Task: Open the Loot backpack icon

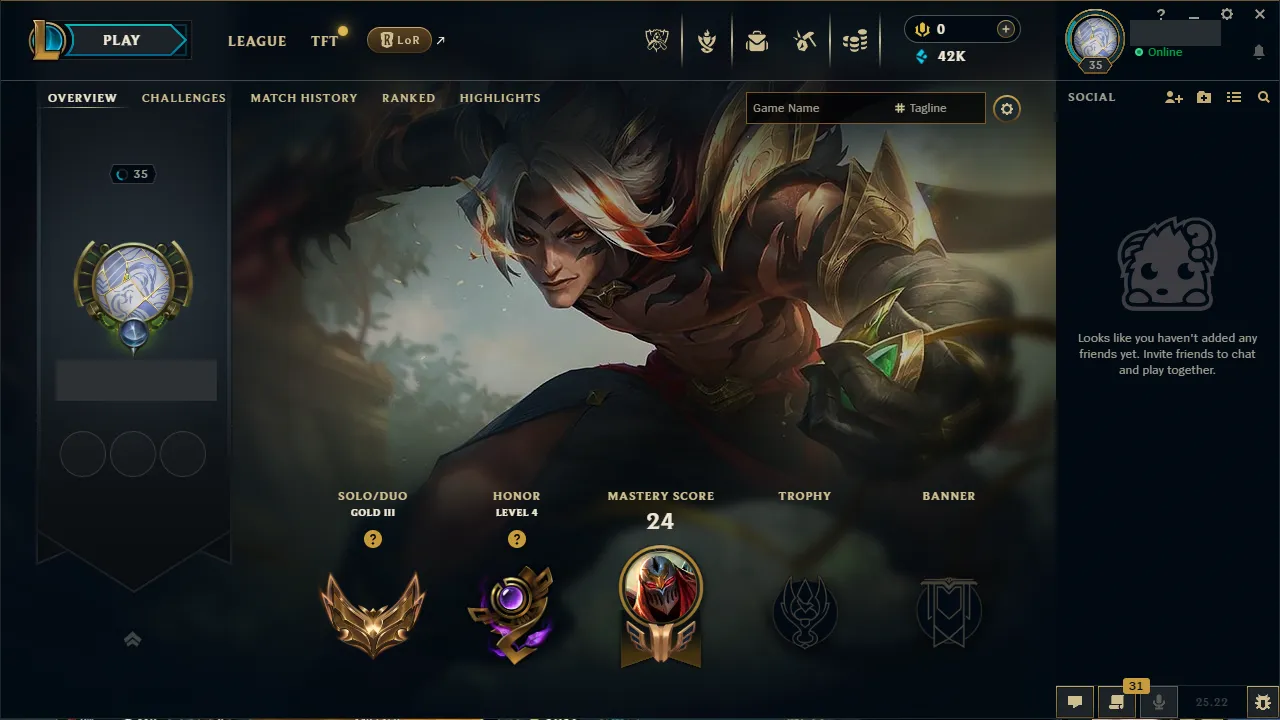Action: (x=757, y=40)
